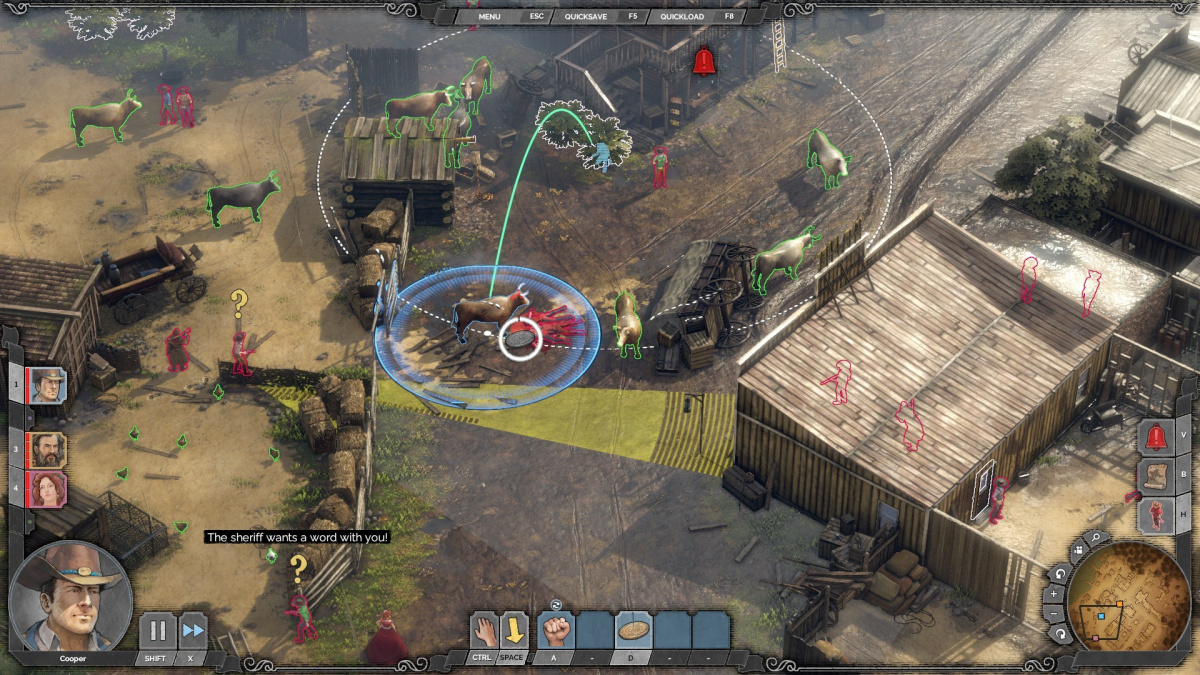Toggle the yellow down-arrow crouch action

(514, 630)
